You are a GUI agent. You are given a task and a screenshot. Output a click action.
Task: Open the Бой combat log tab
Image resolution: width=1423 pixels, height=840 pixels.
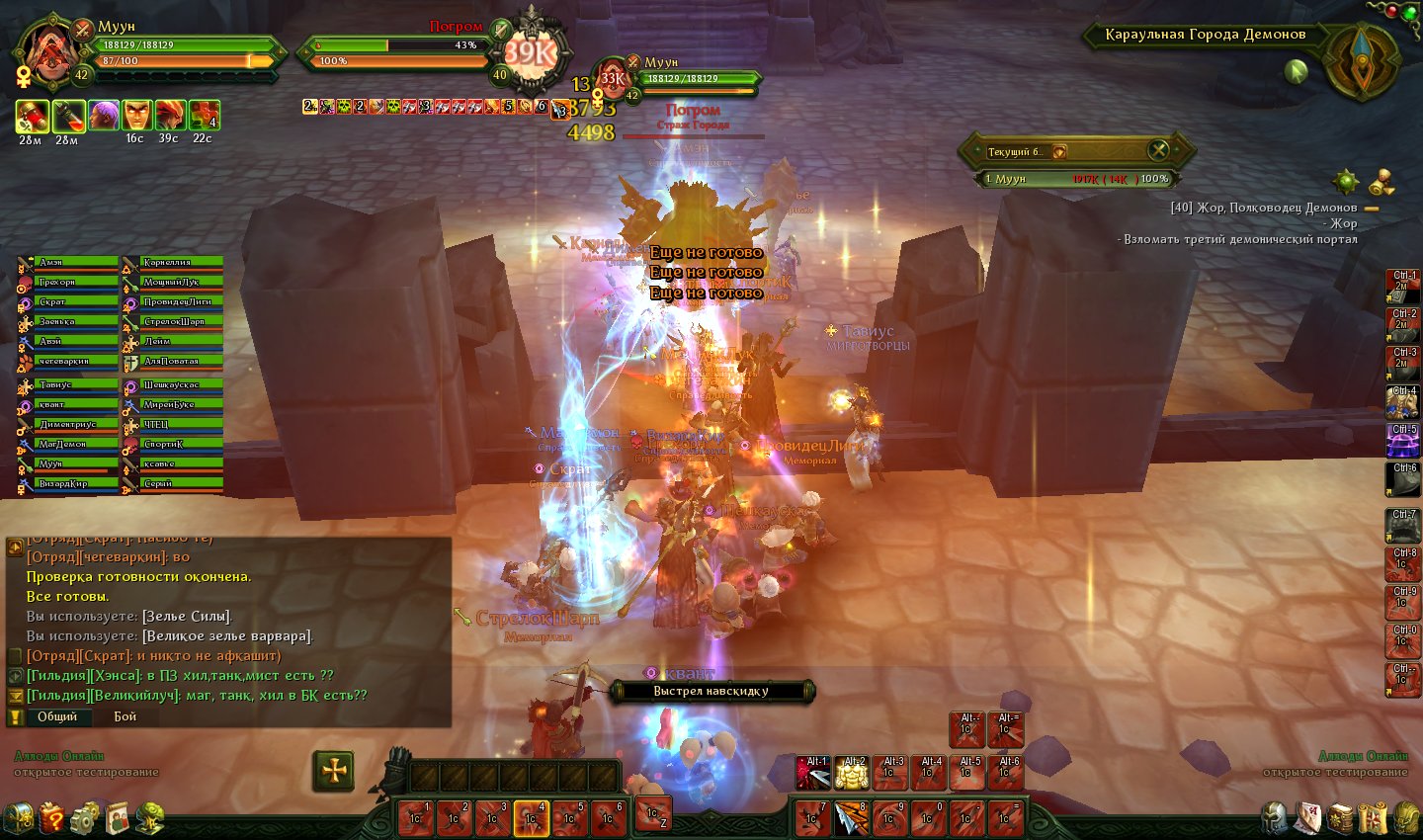[x=126, y=716]
